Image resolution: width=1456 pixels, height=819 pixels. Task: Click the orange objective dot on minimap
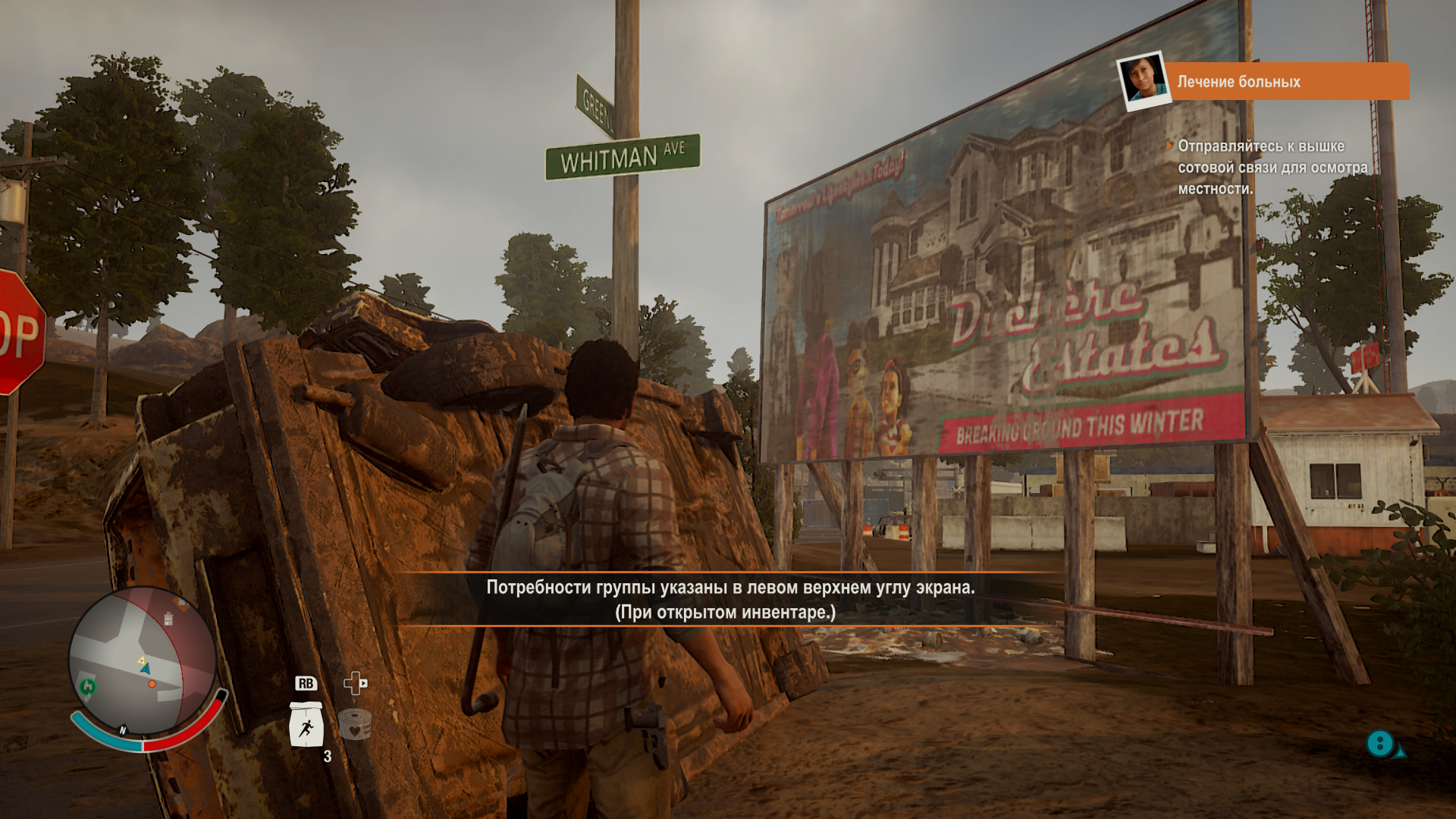[152, 684]
